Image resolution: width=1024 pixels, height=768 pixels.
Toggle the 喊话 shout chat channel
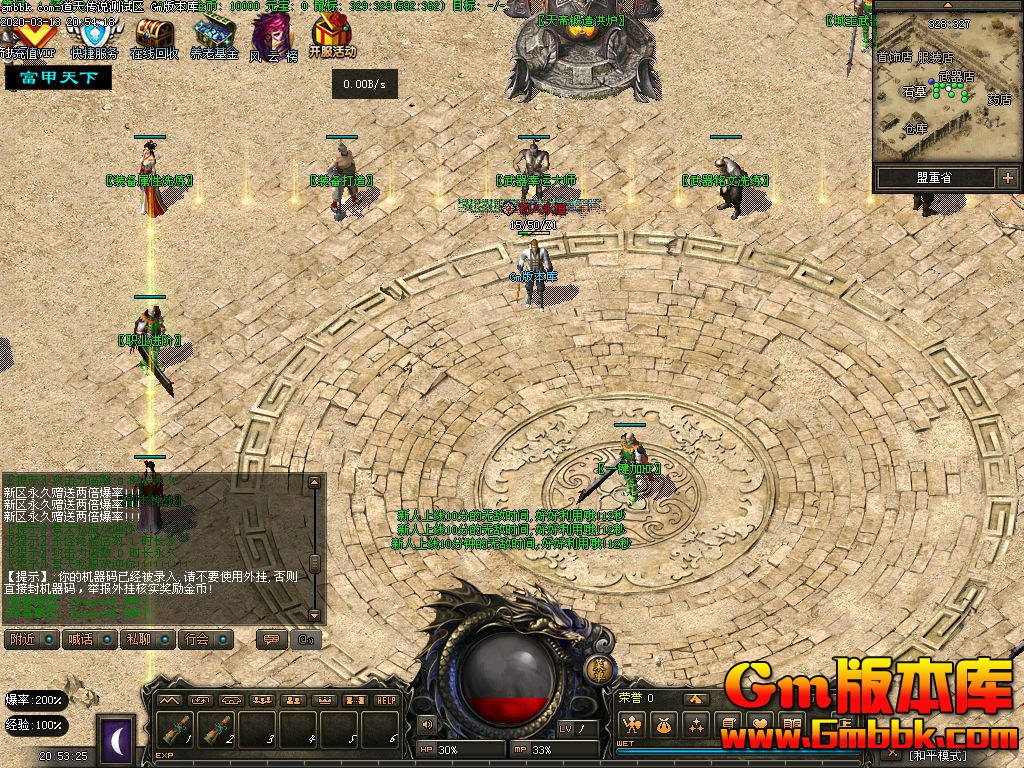coord(86,639)
